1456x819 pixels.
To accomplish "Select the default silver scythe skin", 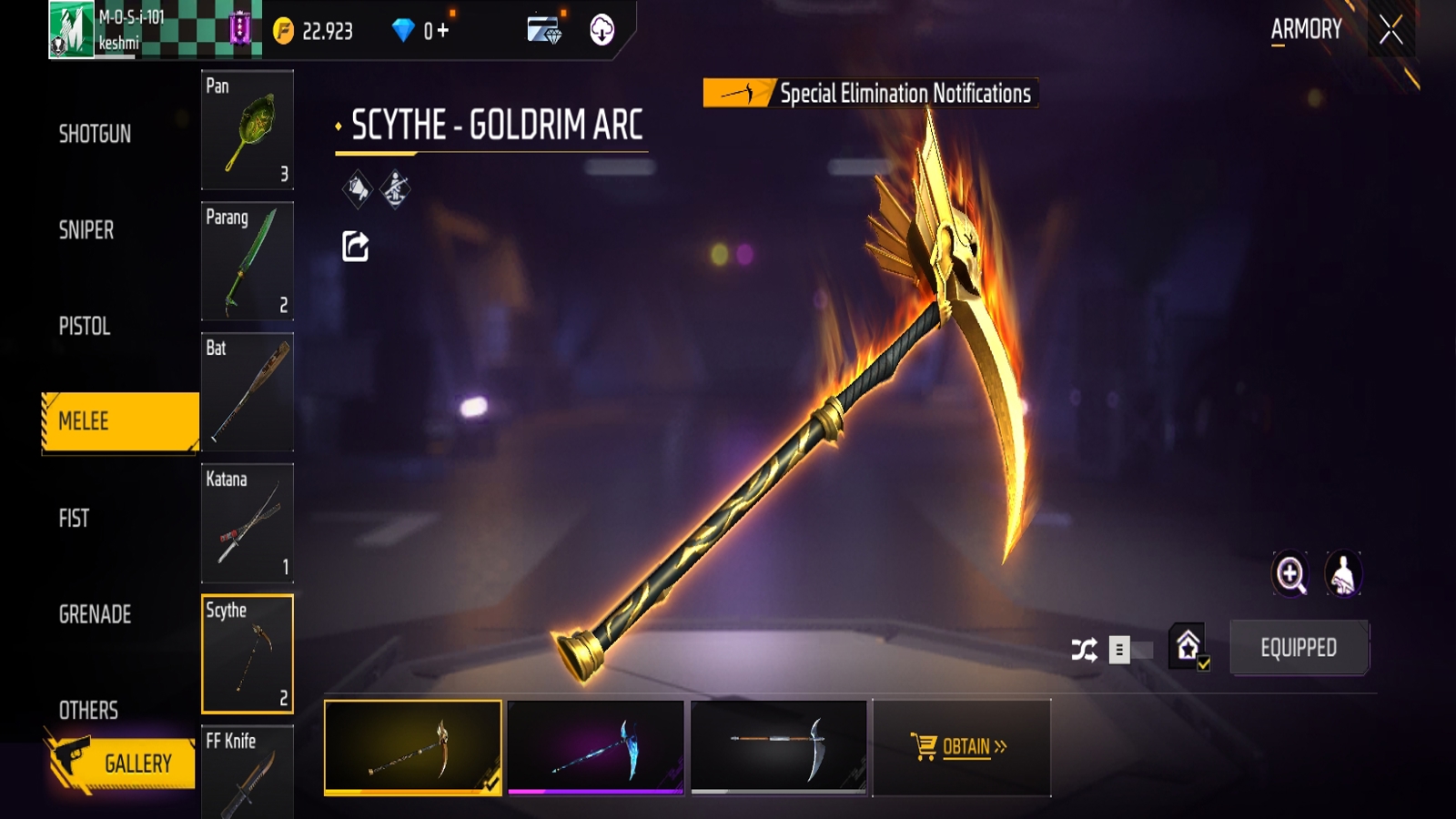I will pos(778,747).
